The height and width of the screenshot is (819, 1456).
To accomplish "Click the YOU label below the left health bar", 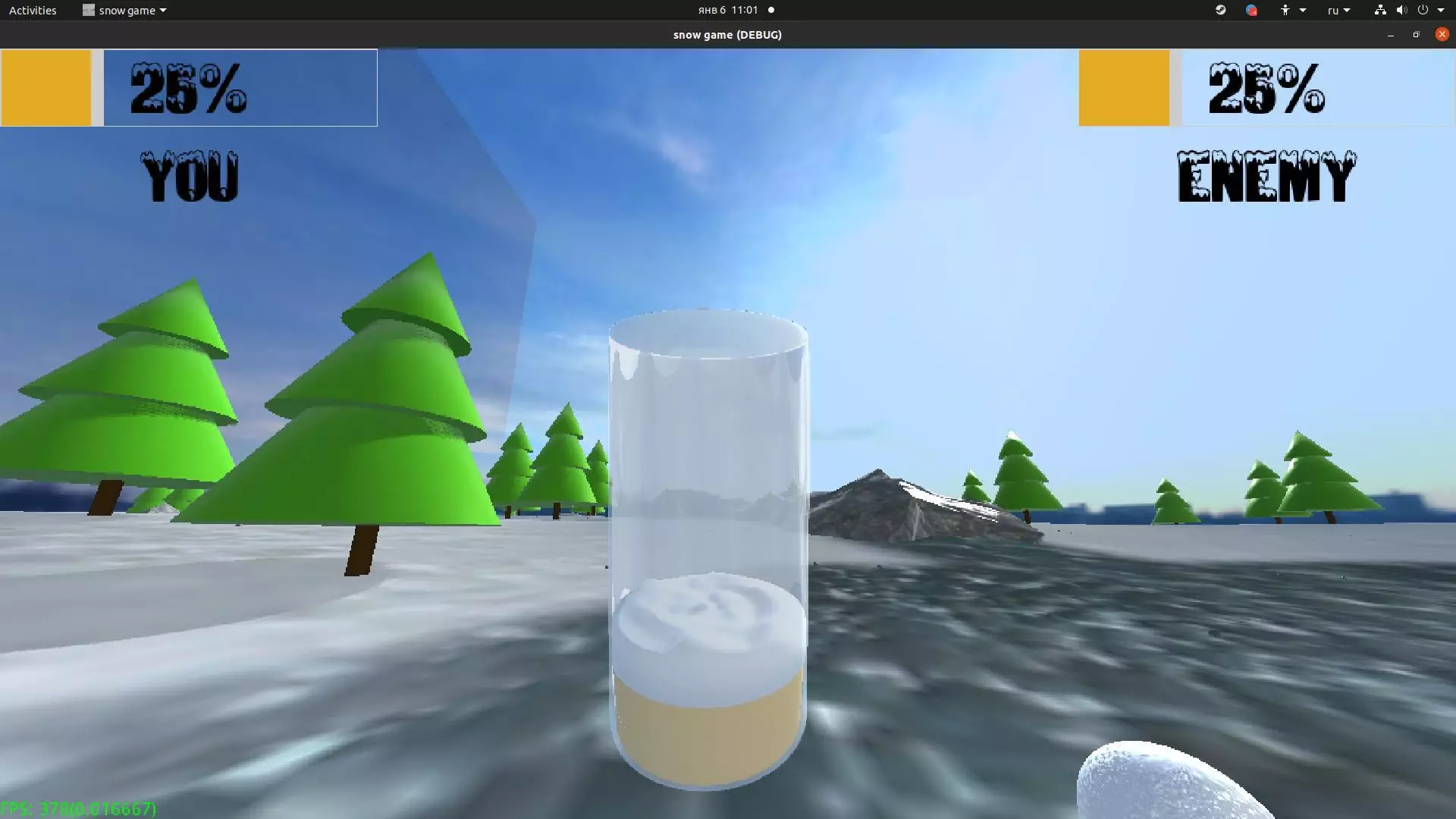I will (x=190, y=174).
